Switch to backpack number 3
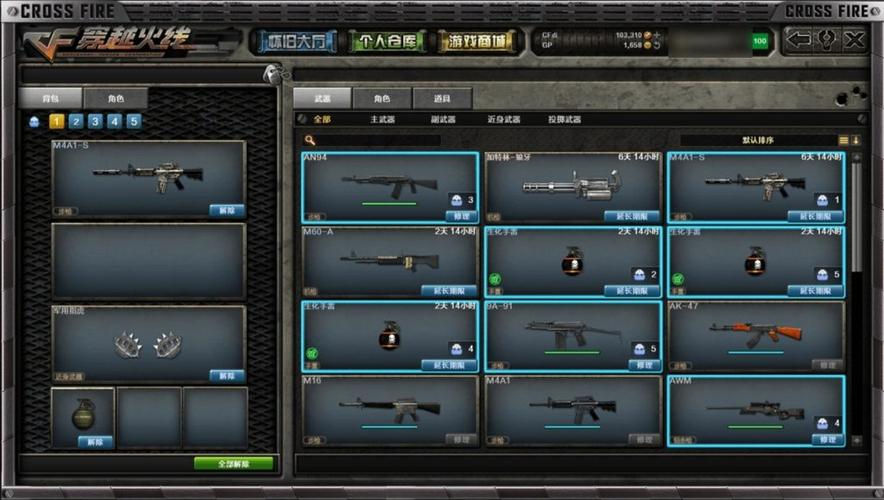884x500 pixels. point(95,122)
